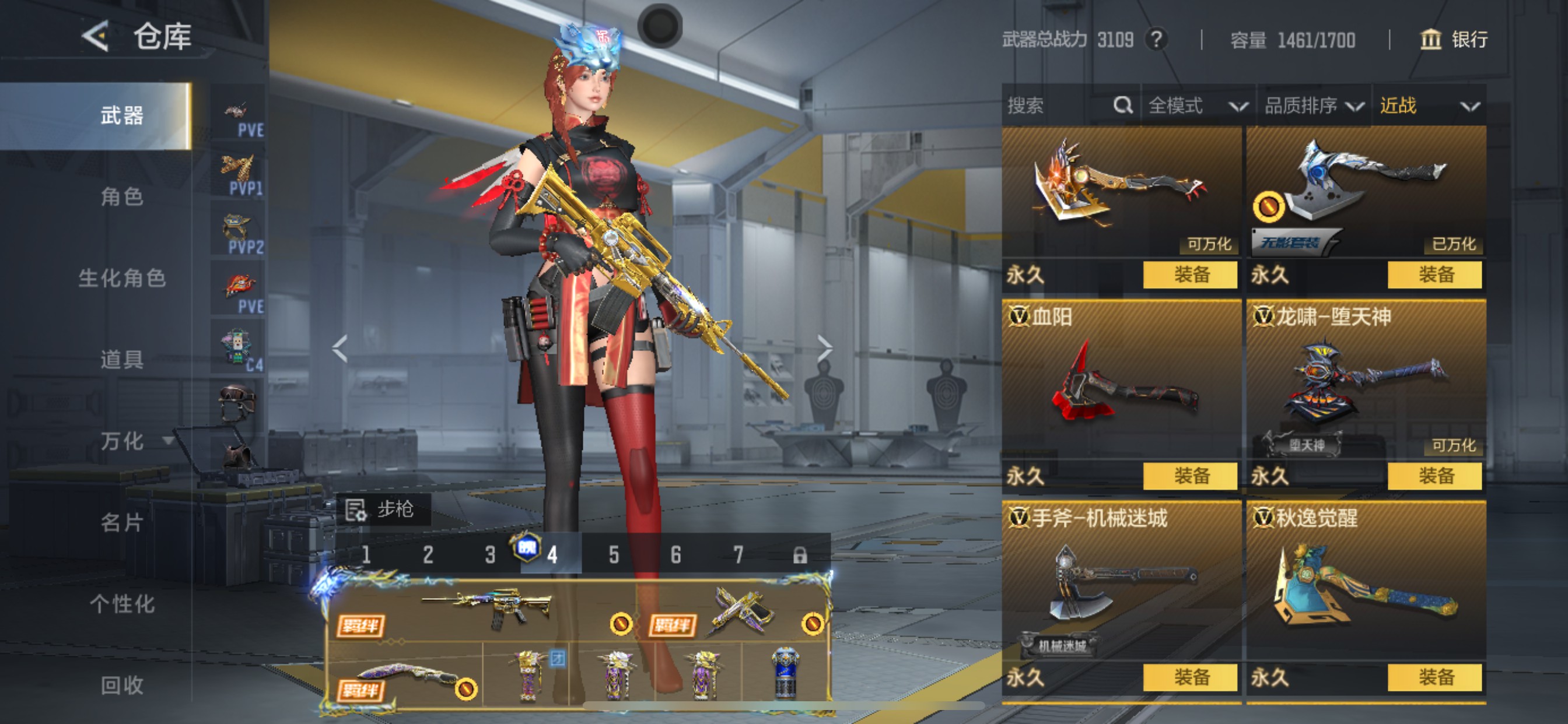Select the 名片 menu entry
This screenshot has height=724, width=1568.
click(x=122, y=522)
